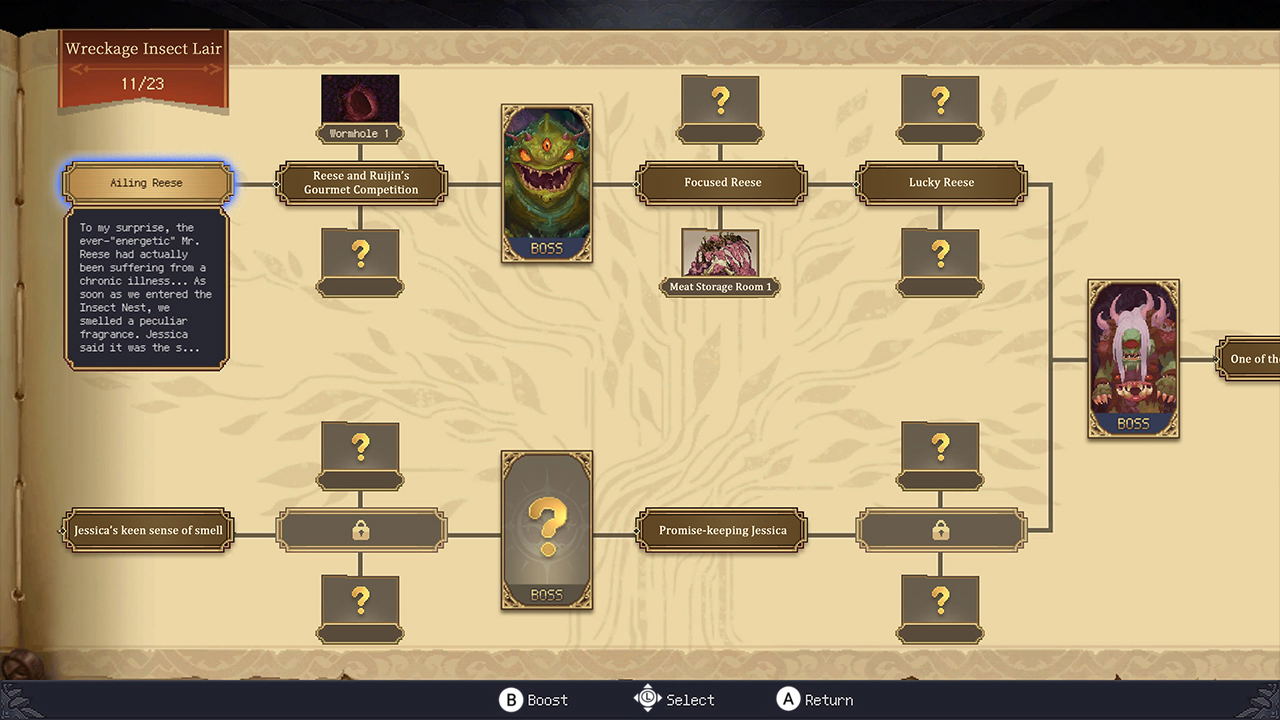Open the Wreckage Insect Lair header banner
The height and width of the screenshot is (720, 1280).
pyautogui.click(x=143, y=48)
